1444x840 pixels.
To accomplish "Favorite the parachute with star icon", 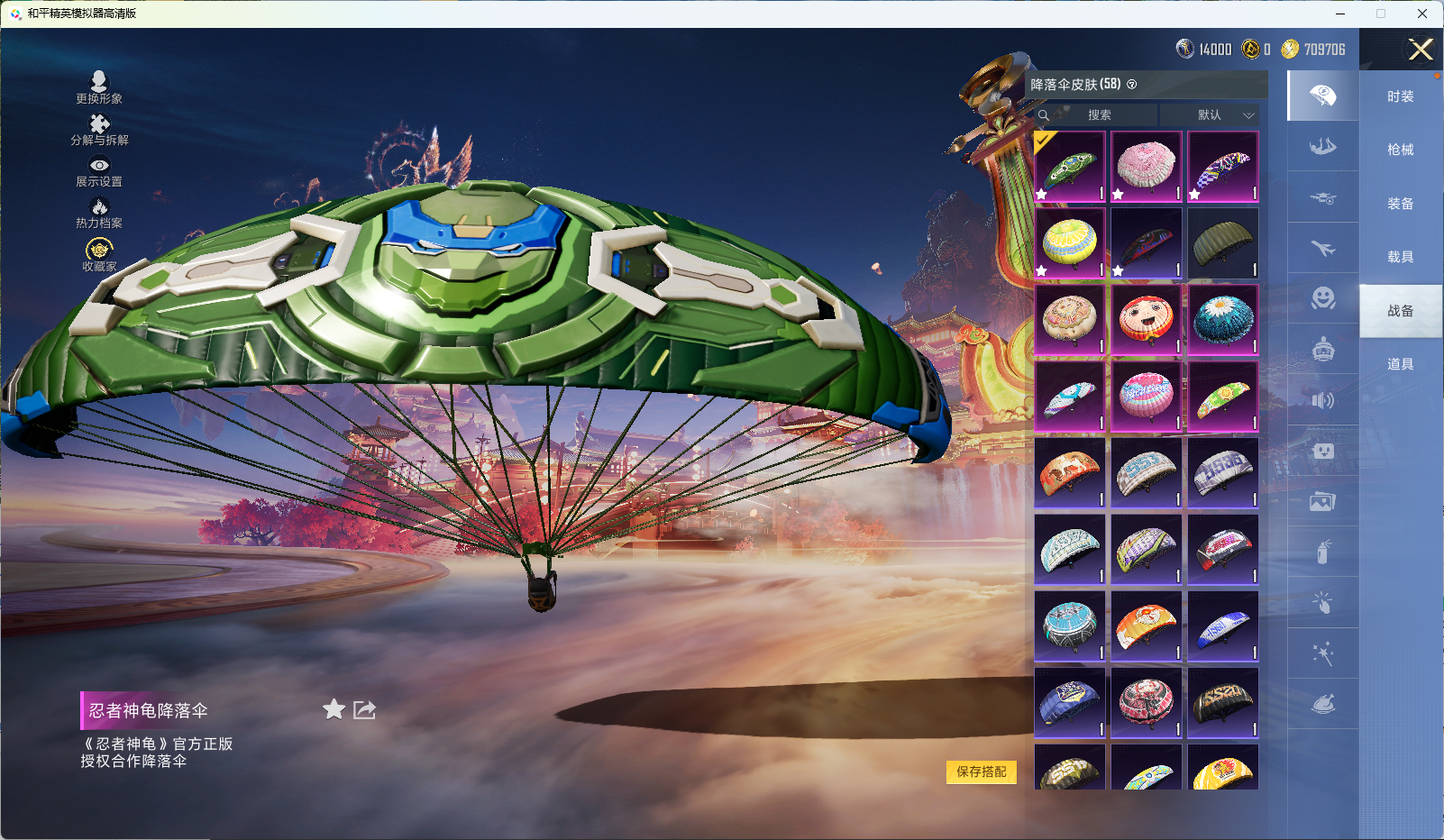I will pyautogui.click(x=334, y=709).
